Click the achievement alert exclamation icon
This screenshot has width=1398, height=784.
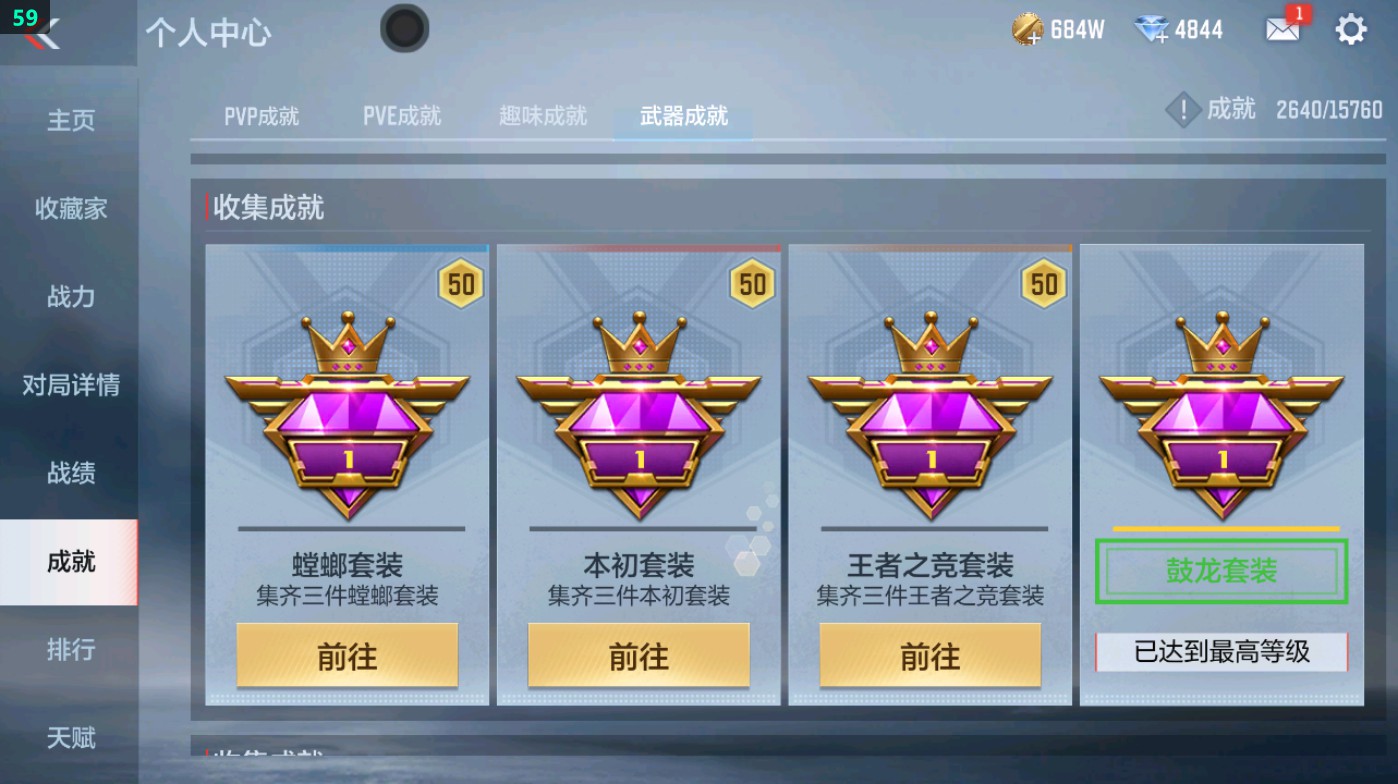(x=1184, y=110)
